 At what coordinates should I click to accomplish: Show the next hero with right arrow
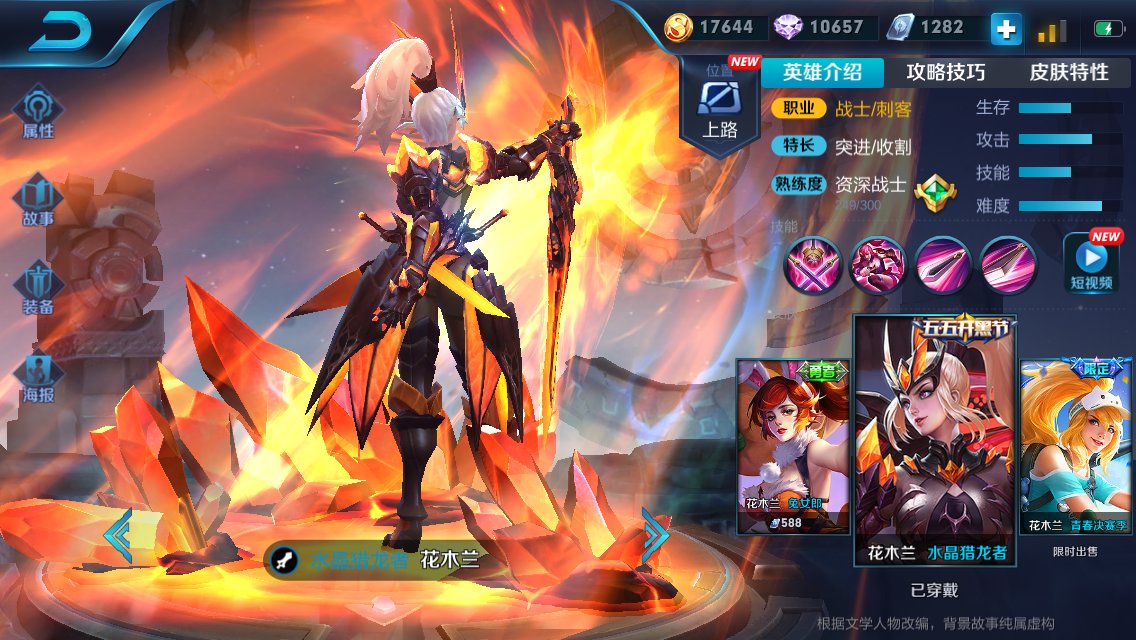[654, 535]
